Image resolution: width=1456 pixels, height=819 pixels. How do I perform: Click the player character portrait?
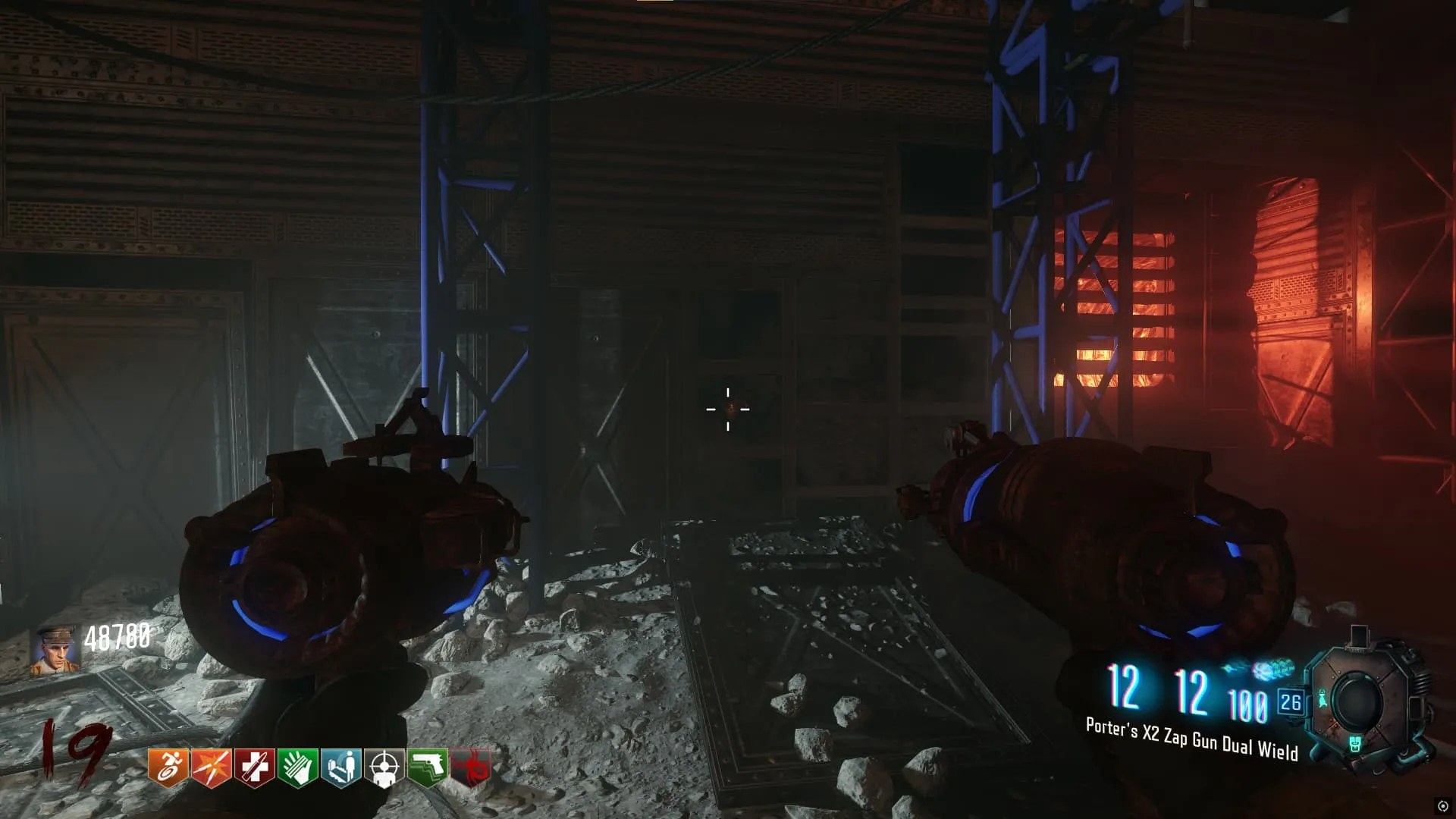point(55,649)
